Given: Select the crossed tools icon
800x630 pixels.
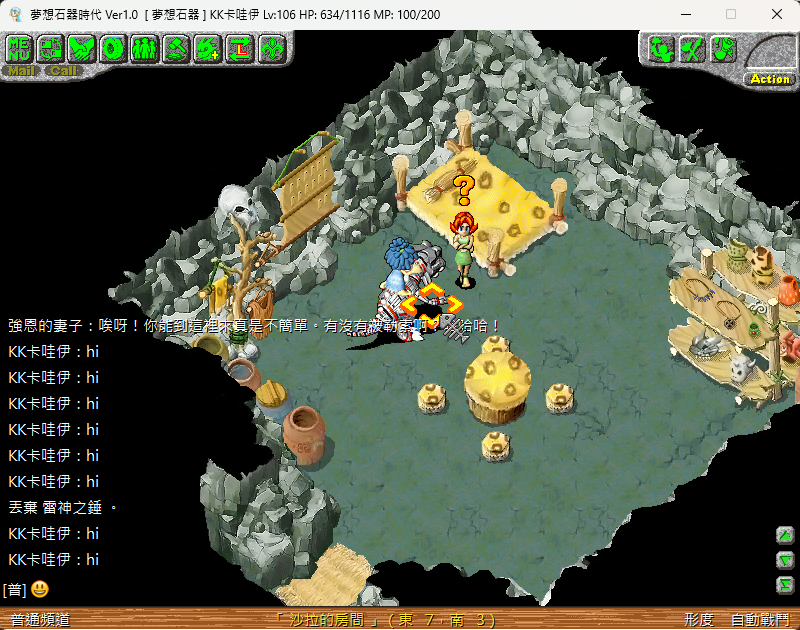Looking at the screenshot, I should 692,48.
